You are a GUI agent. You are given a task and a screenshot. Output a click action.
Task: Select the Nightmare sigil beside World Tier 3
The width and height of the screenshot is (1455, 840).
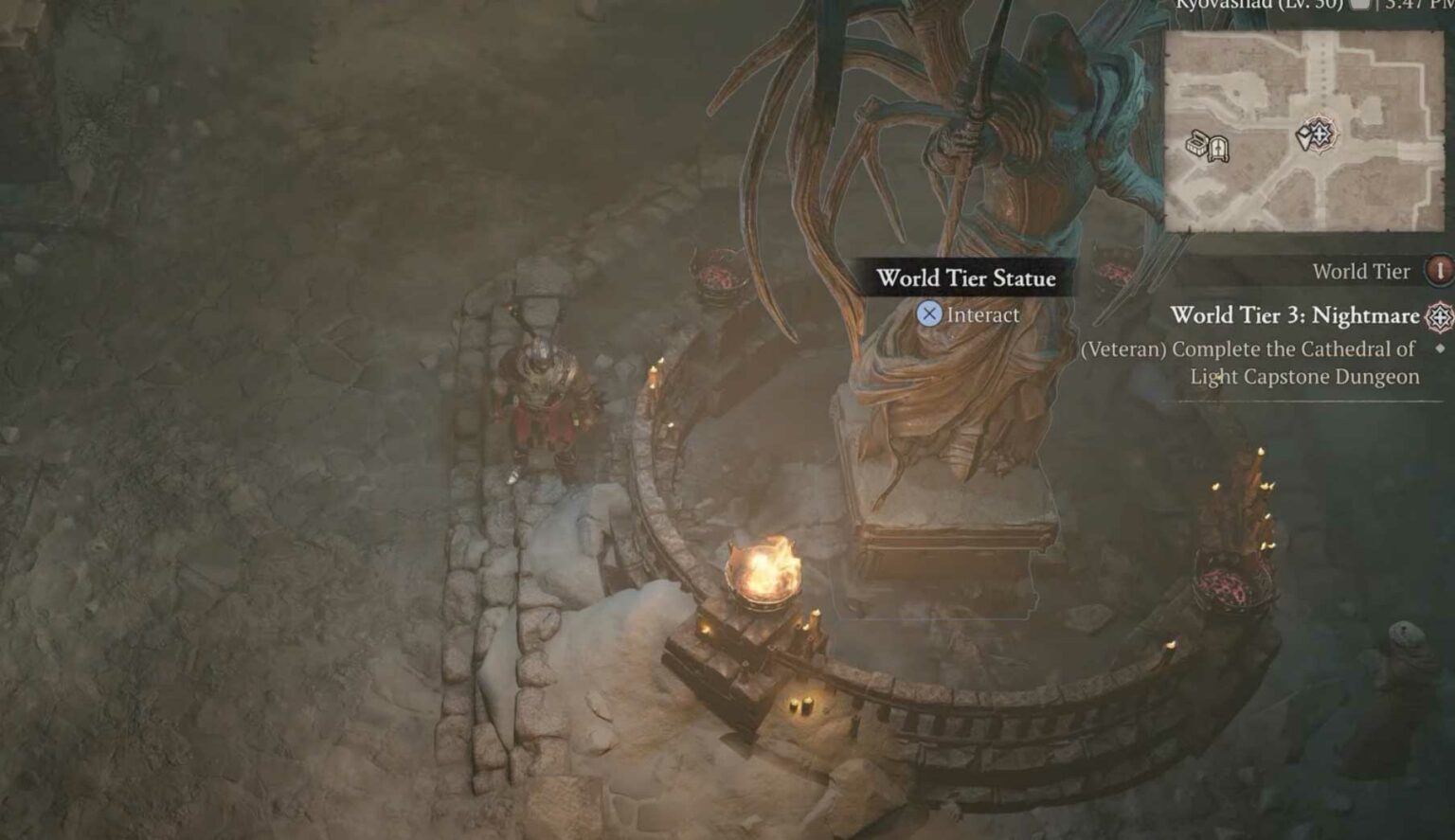[1439, 317]
